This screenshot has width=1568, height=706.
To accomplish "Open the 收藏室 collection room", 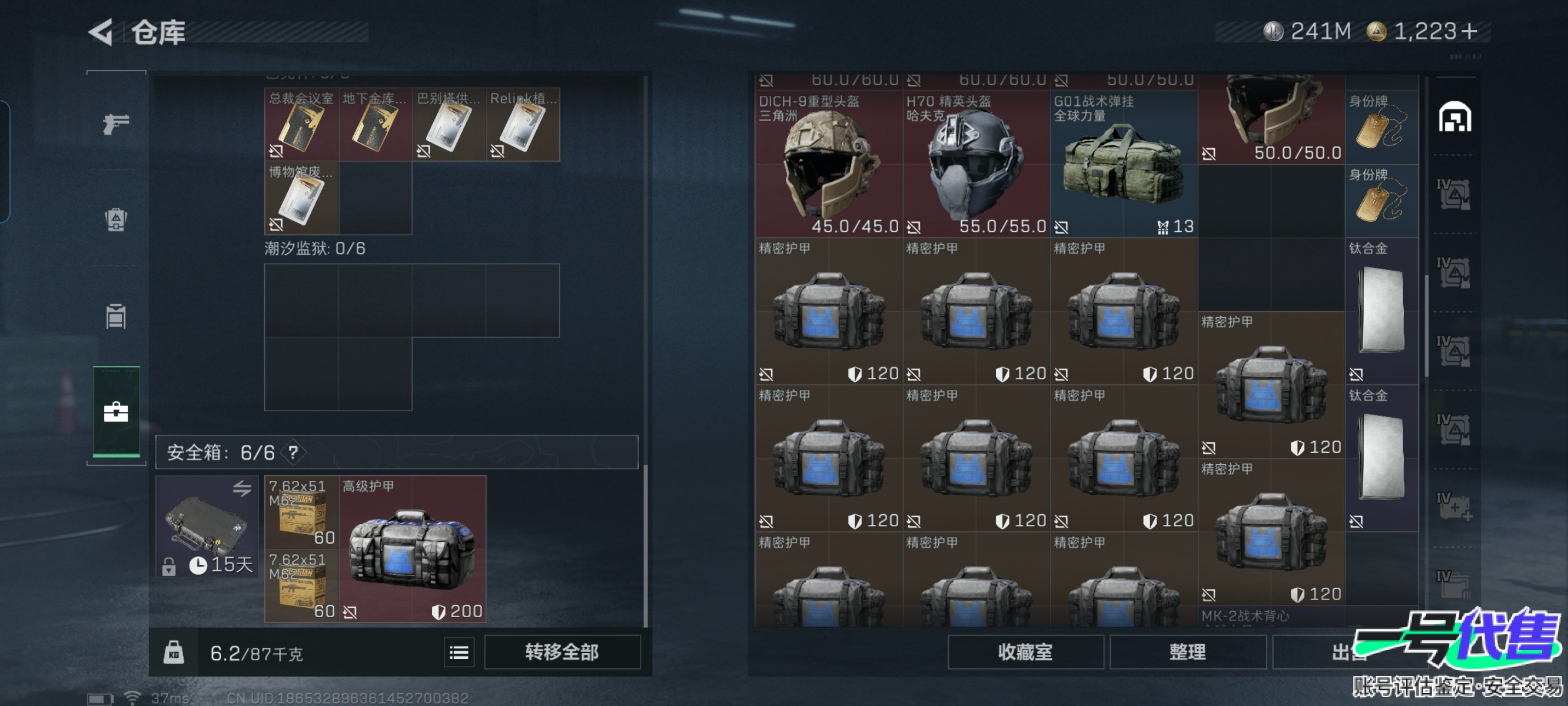I will pyautogui.click(x=1025, y=652).
